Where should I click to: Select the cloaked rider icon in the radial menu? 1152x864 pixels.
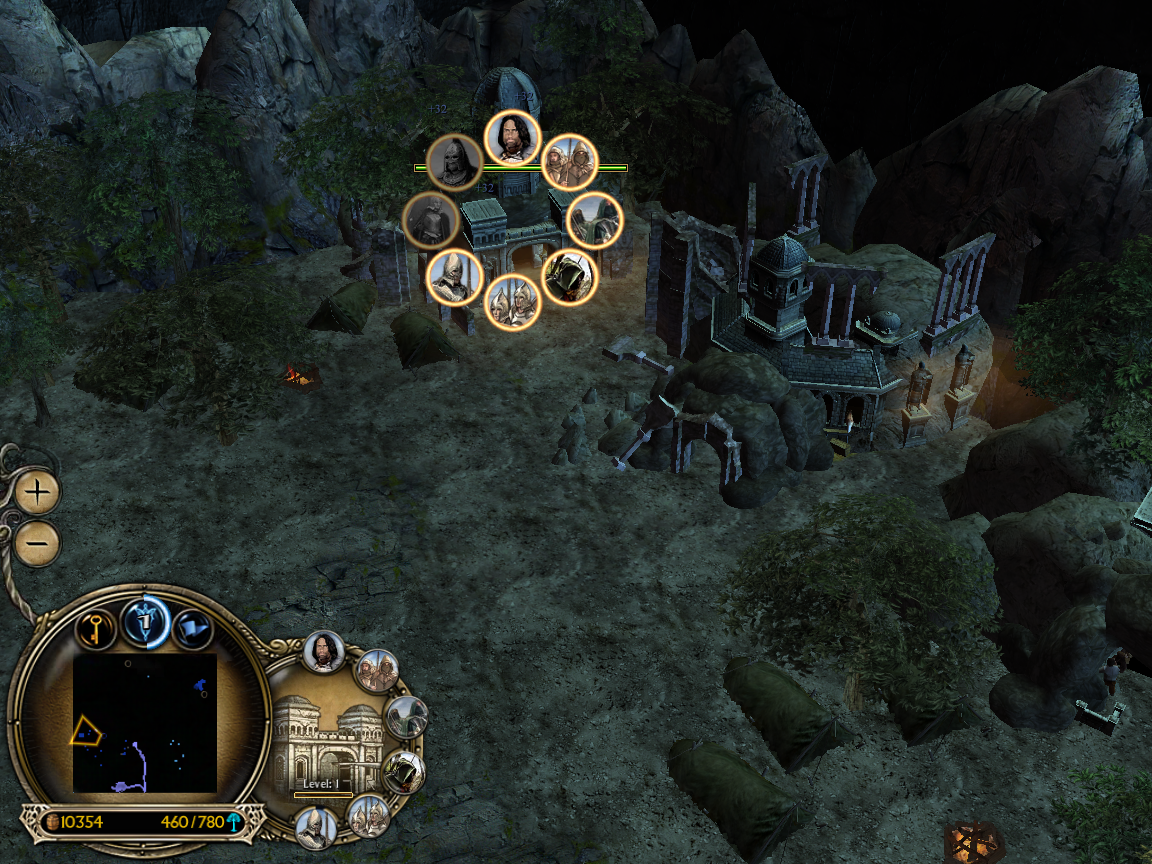click(595, 221)
